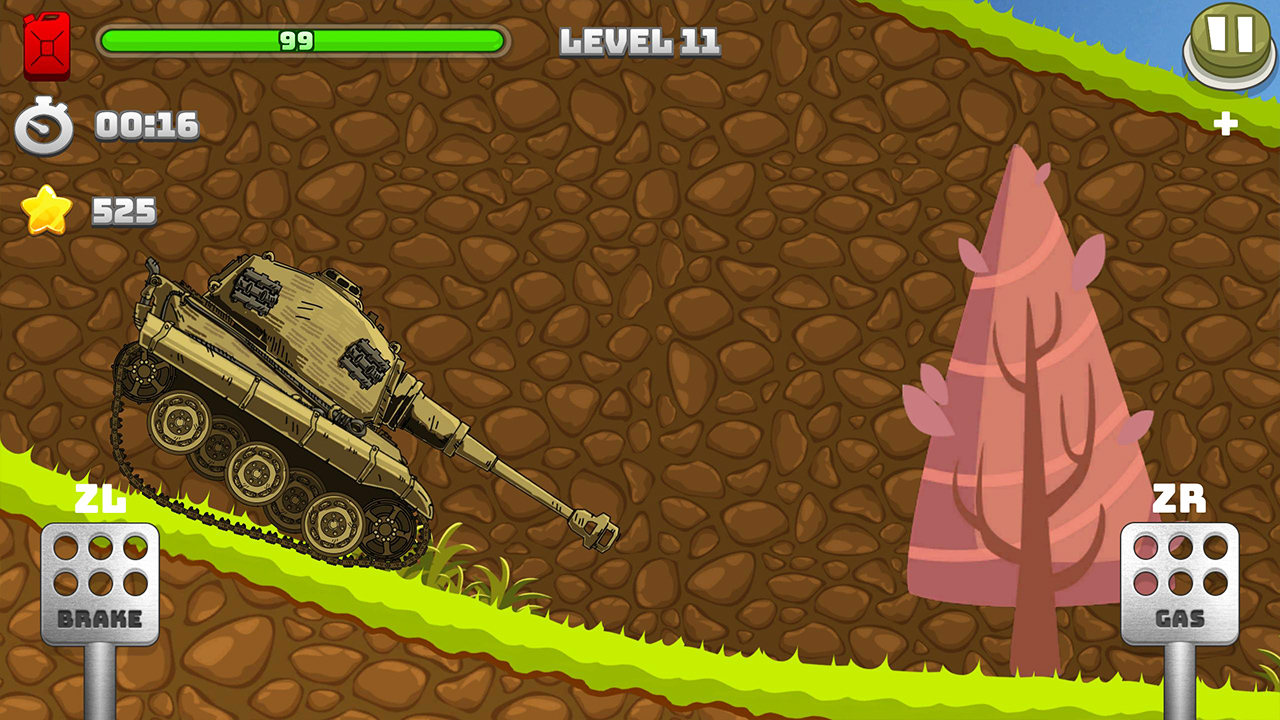Image resolution: width=1280 pixels, height=720 pixels.
Task: Click the ZL shoulder button label
Action: point(101,501)
